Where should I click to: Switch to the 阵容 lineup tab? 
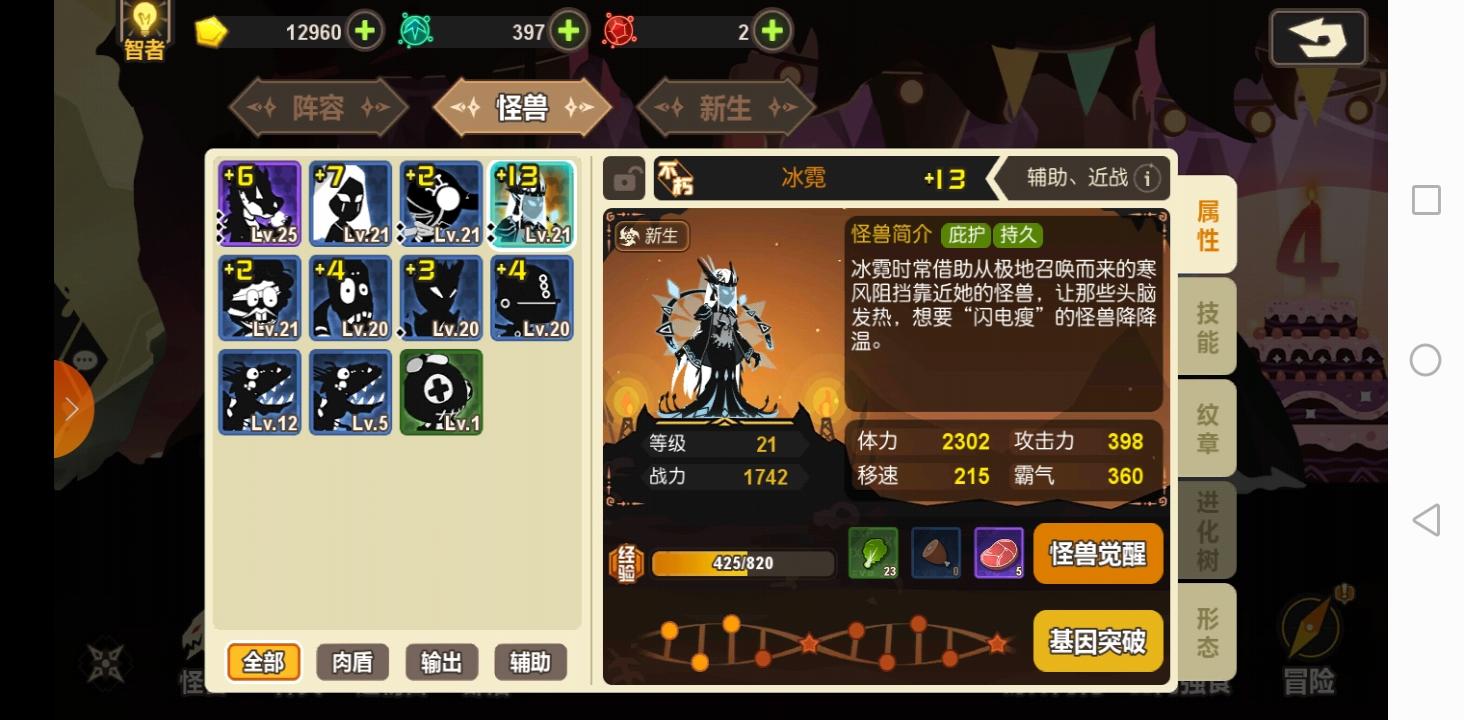pyautogui.click(x=318, y=107)
